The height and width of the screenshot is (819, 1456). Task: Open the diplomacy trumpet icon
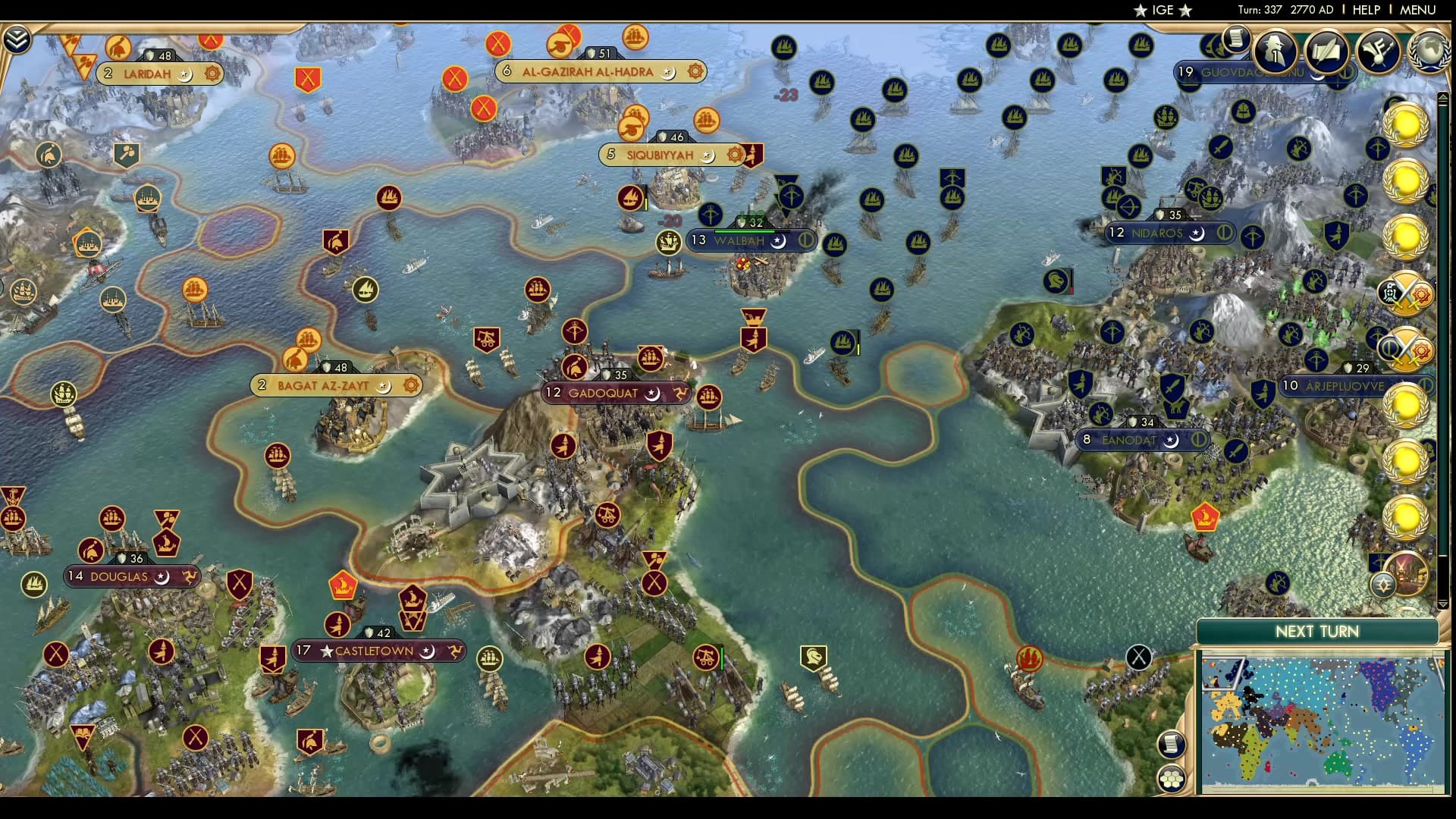pyautogui.click(x=1378, y=50)
